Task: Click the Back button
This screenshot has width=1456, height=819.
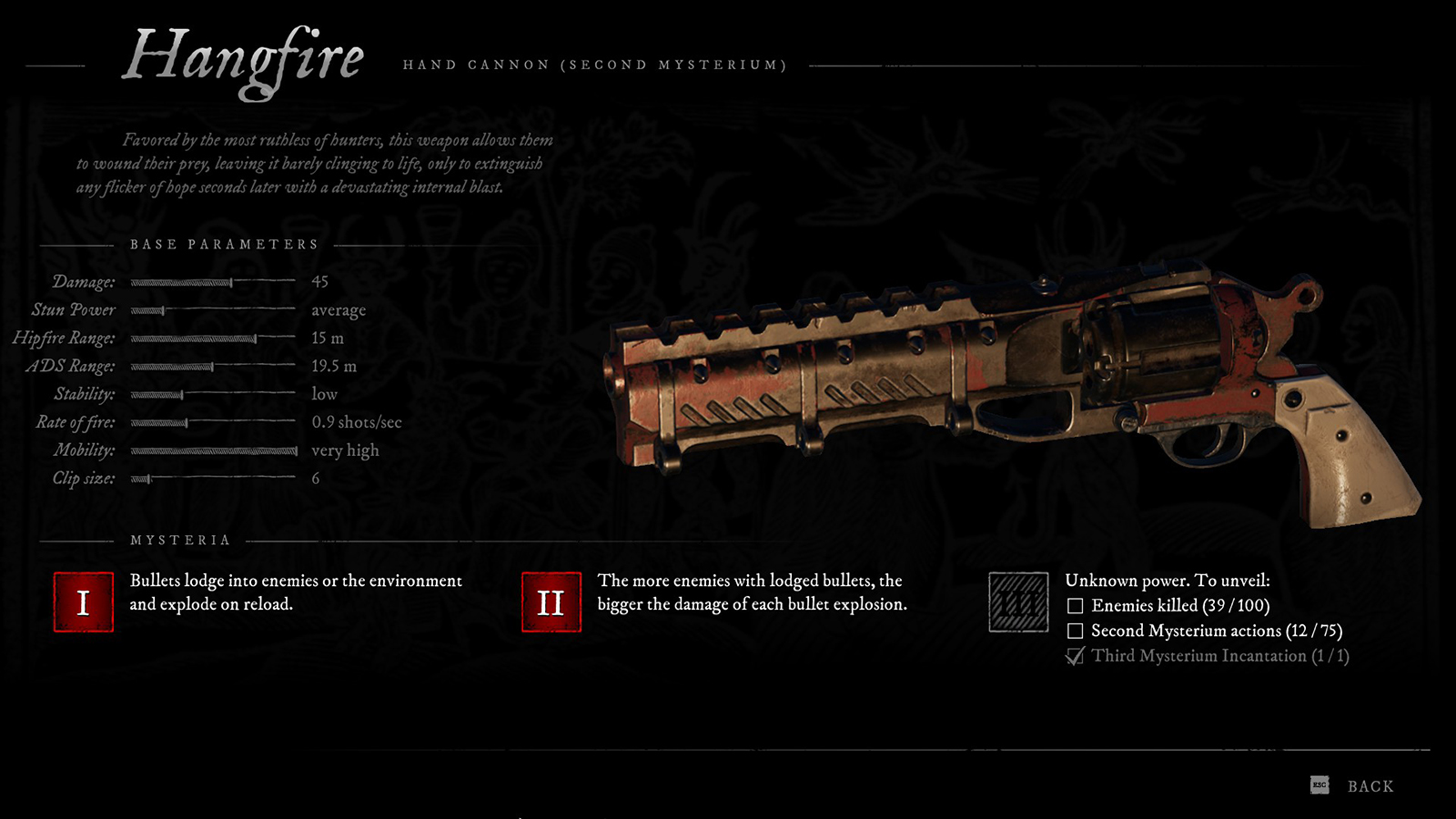Action: coord(1369,785)
